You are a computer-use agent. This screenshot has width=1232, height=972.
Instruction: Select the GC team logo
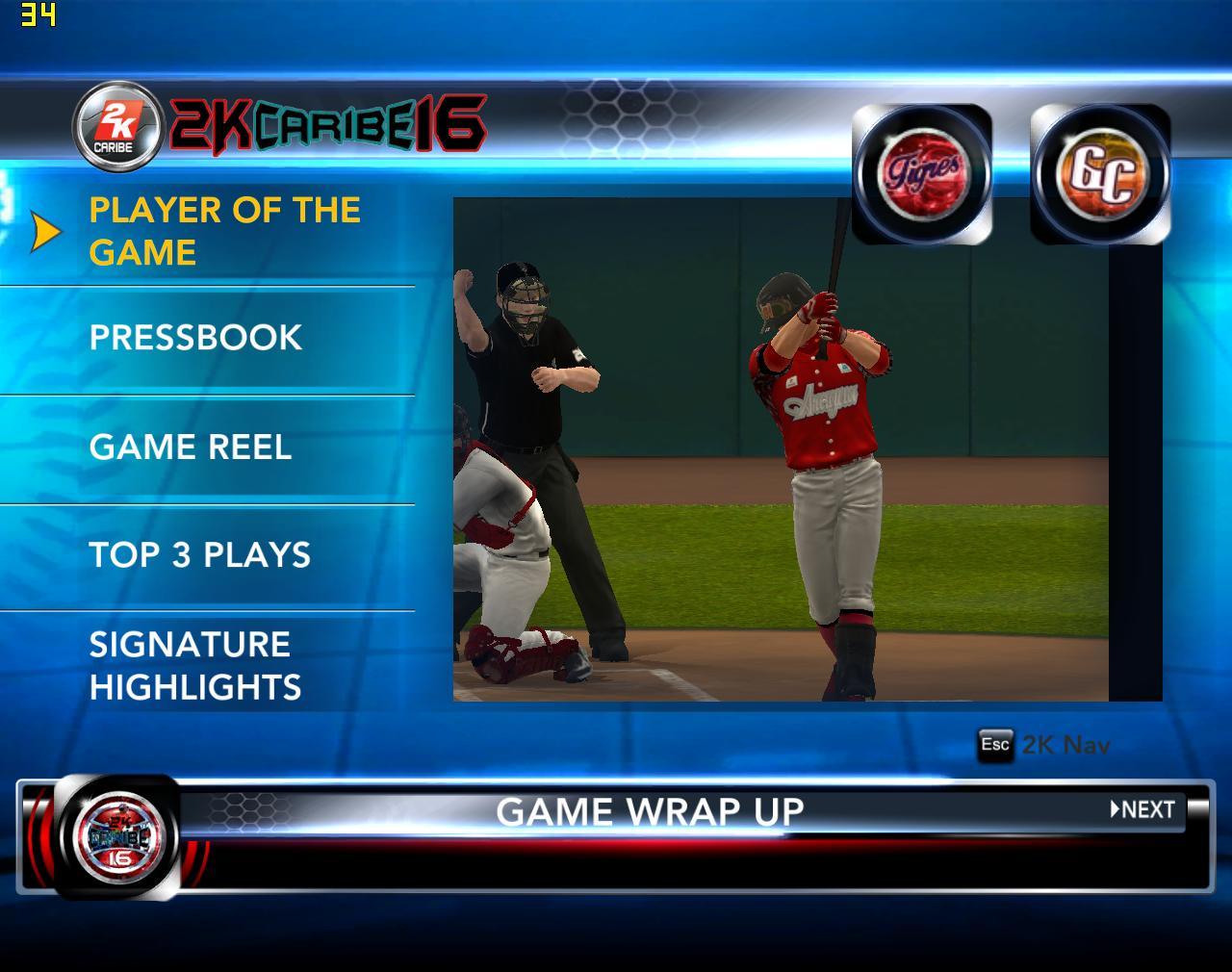[1100, 175]
